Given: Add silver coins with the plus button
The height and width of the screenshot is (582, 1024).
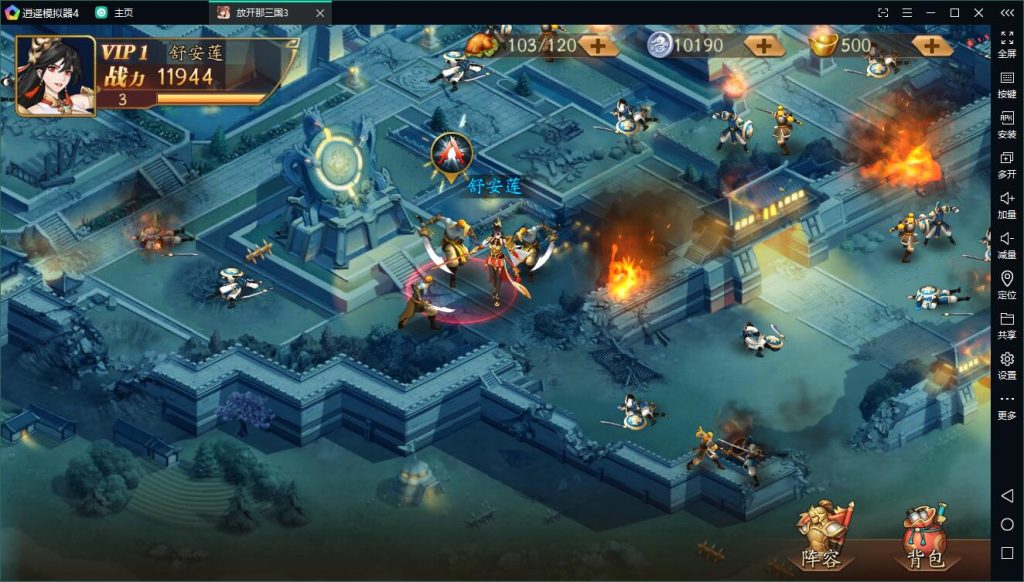Looking at the screenshot, I should click(x=763, y=45).
